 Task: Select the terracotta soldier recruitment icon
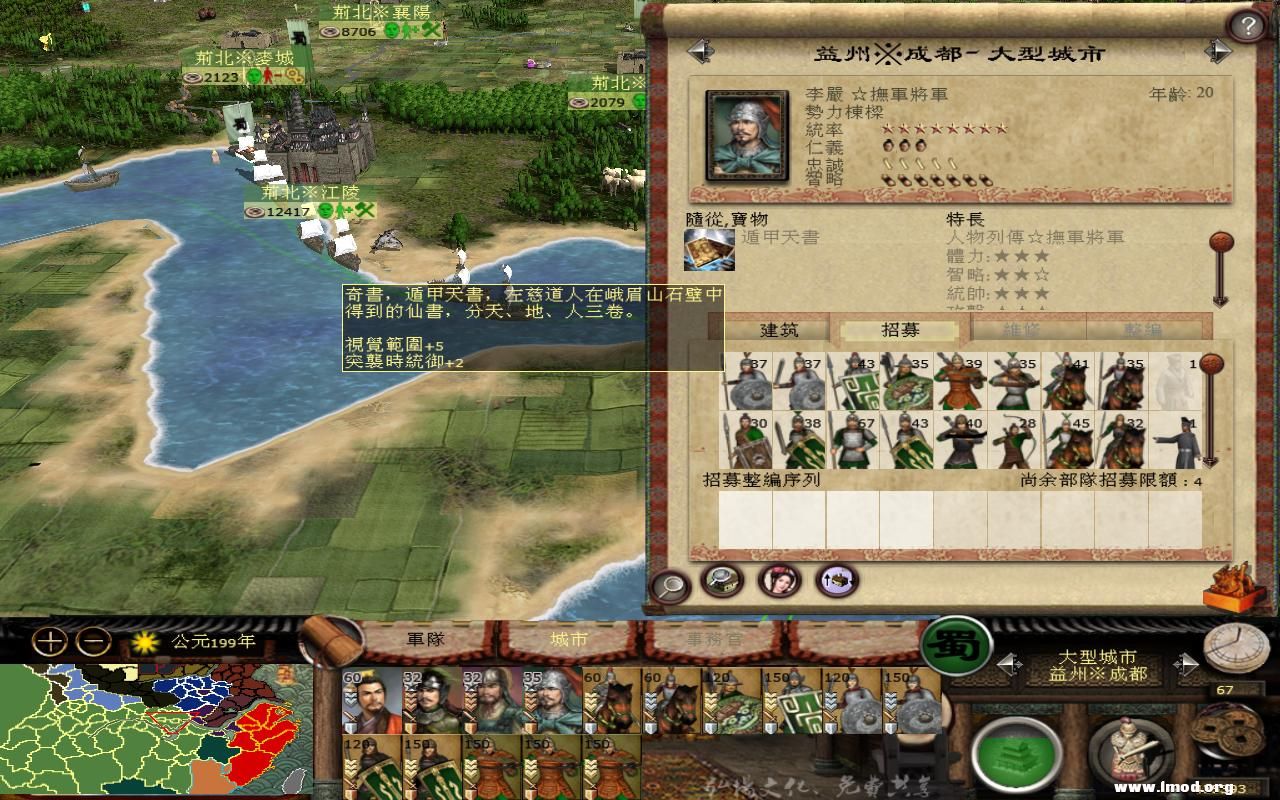coord(1130,748)
